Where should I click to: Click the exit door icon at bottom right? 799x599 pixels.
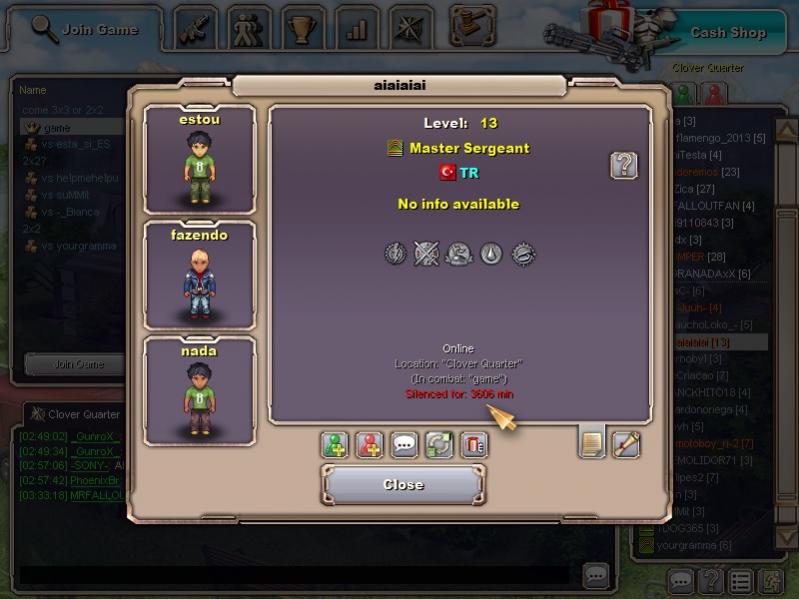pos(770,580)
